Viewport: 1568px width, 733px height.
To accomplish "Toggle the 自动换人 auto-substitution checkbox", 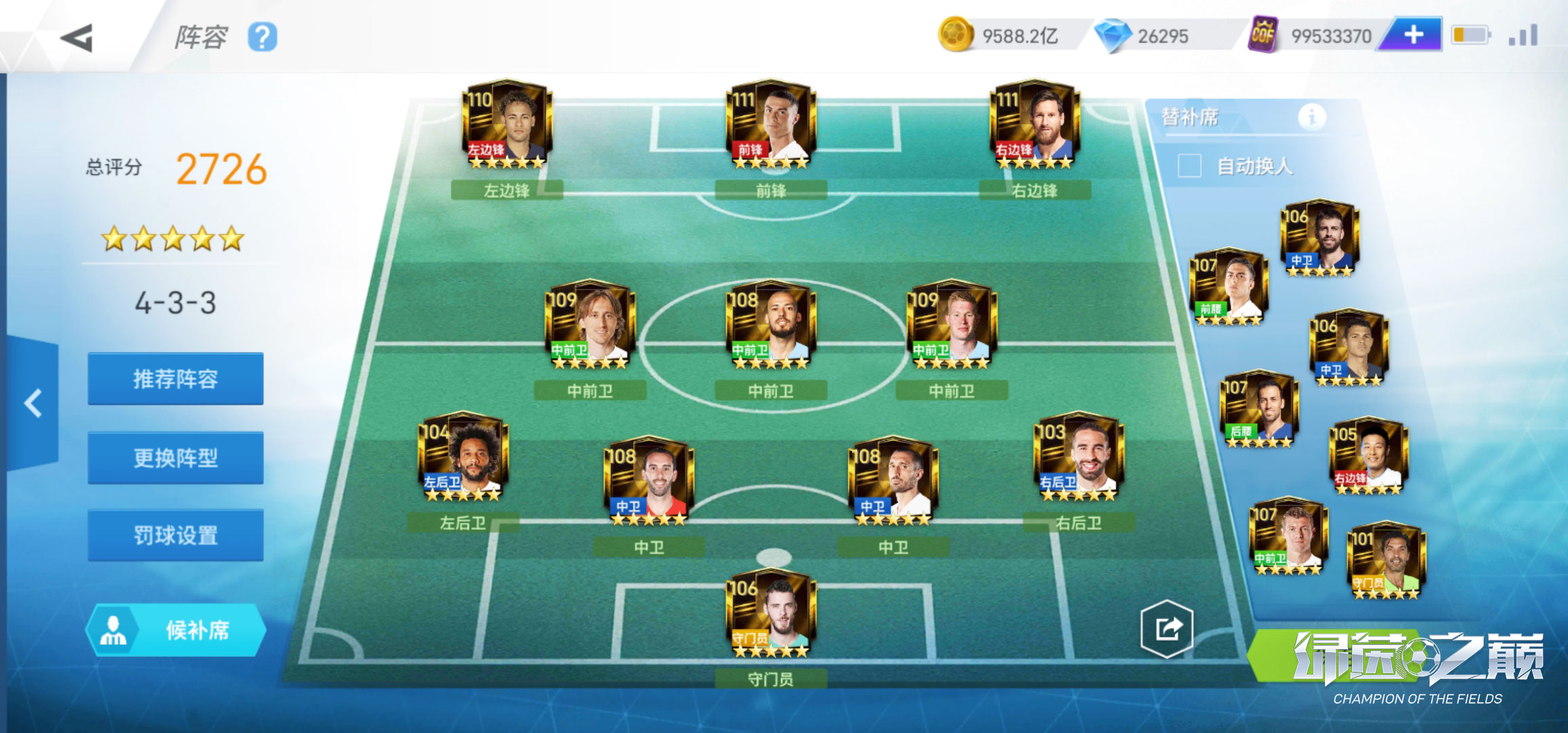I will click(1189, 166).
